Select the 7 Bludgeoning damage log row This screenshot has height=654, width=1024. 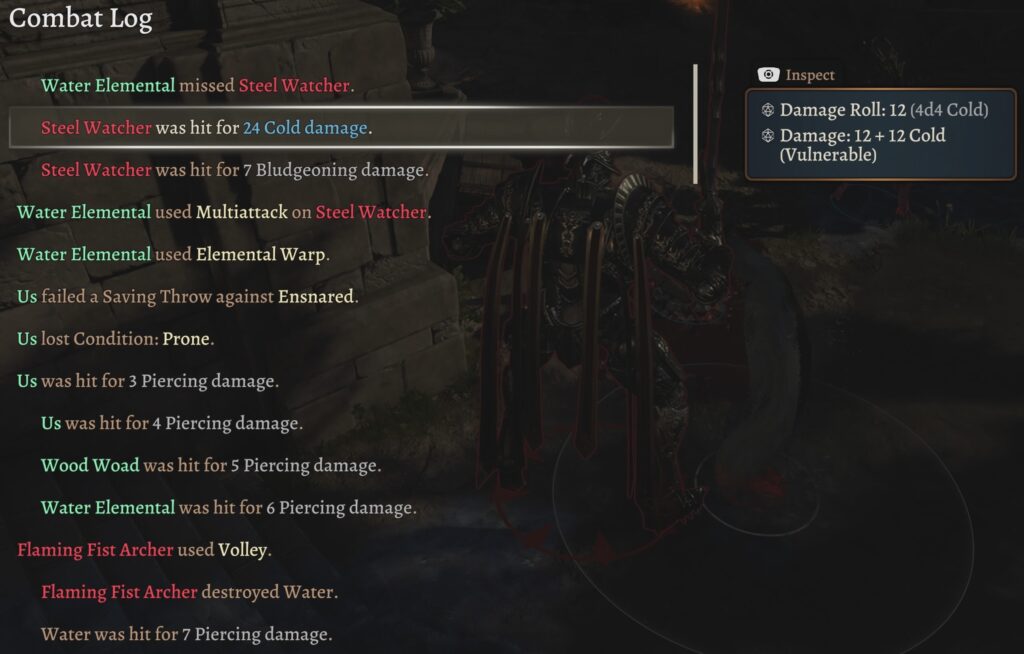point(234,170)
